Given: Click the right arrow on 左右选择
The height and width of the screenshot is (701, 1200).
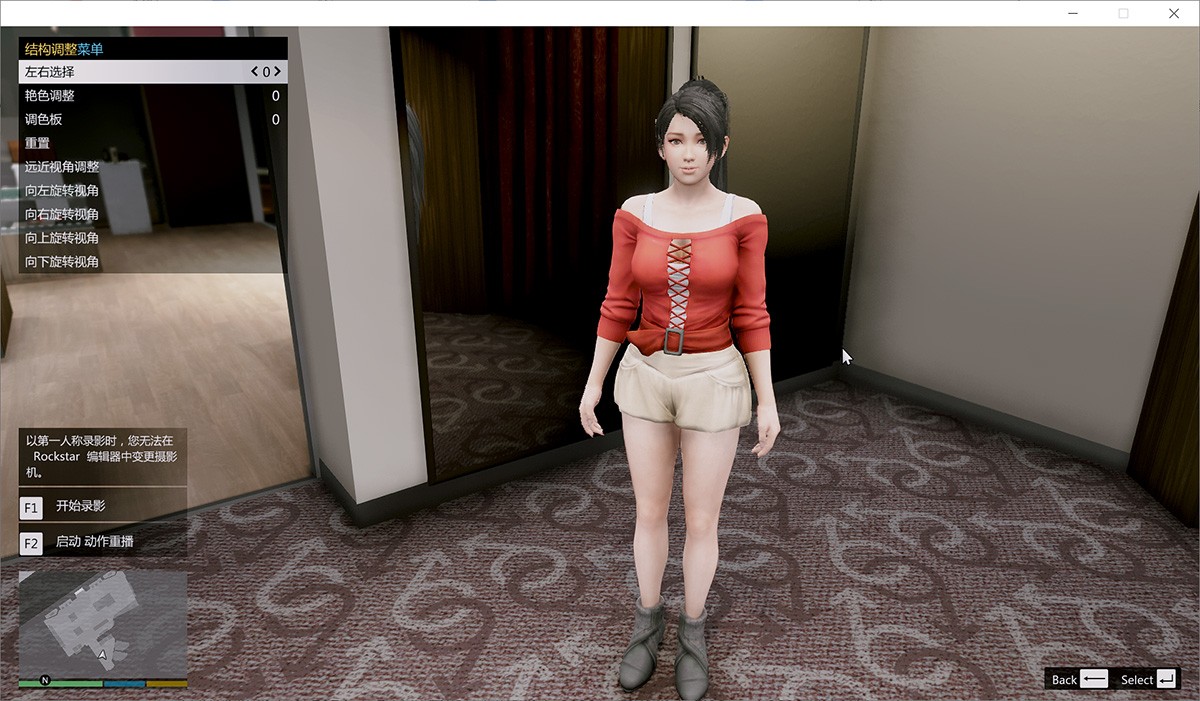Looking at the screenshot, I should [276, 72].
